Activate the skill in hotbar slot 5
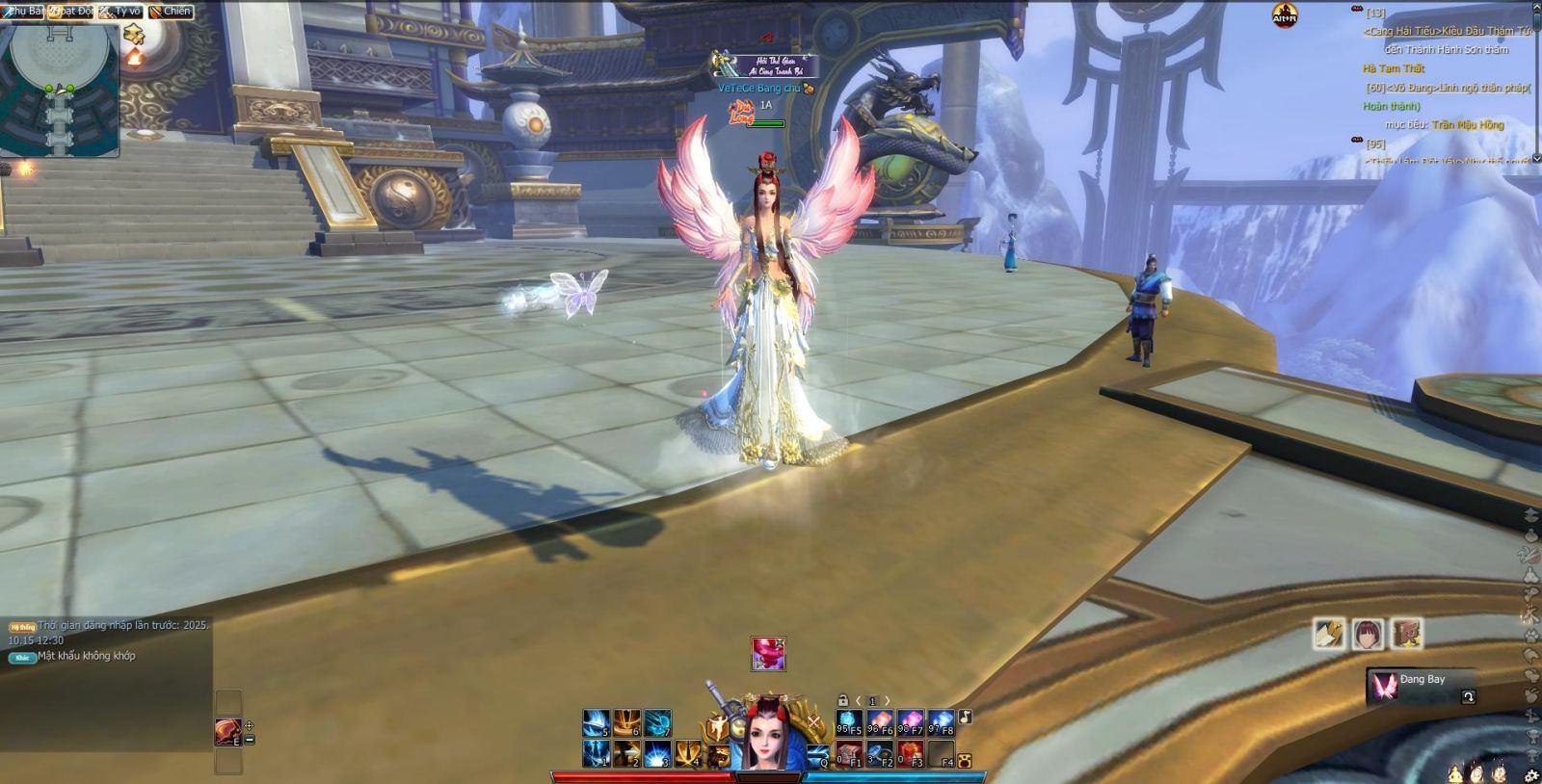The height and width of the screenshot is (784, 1542). click(x=597, y=723)
